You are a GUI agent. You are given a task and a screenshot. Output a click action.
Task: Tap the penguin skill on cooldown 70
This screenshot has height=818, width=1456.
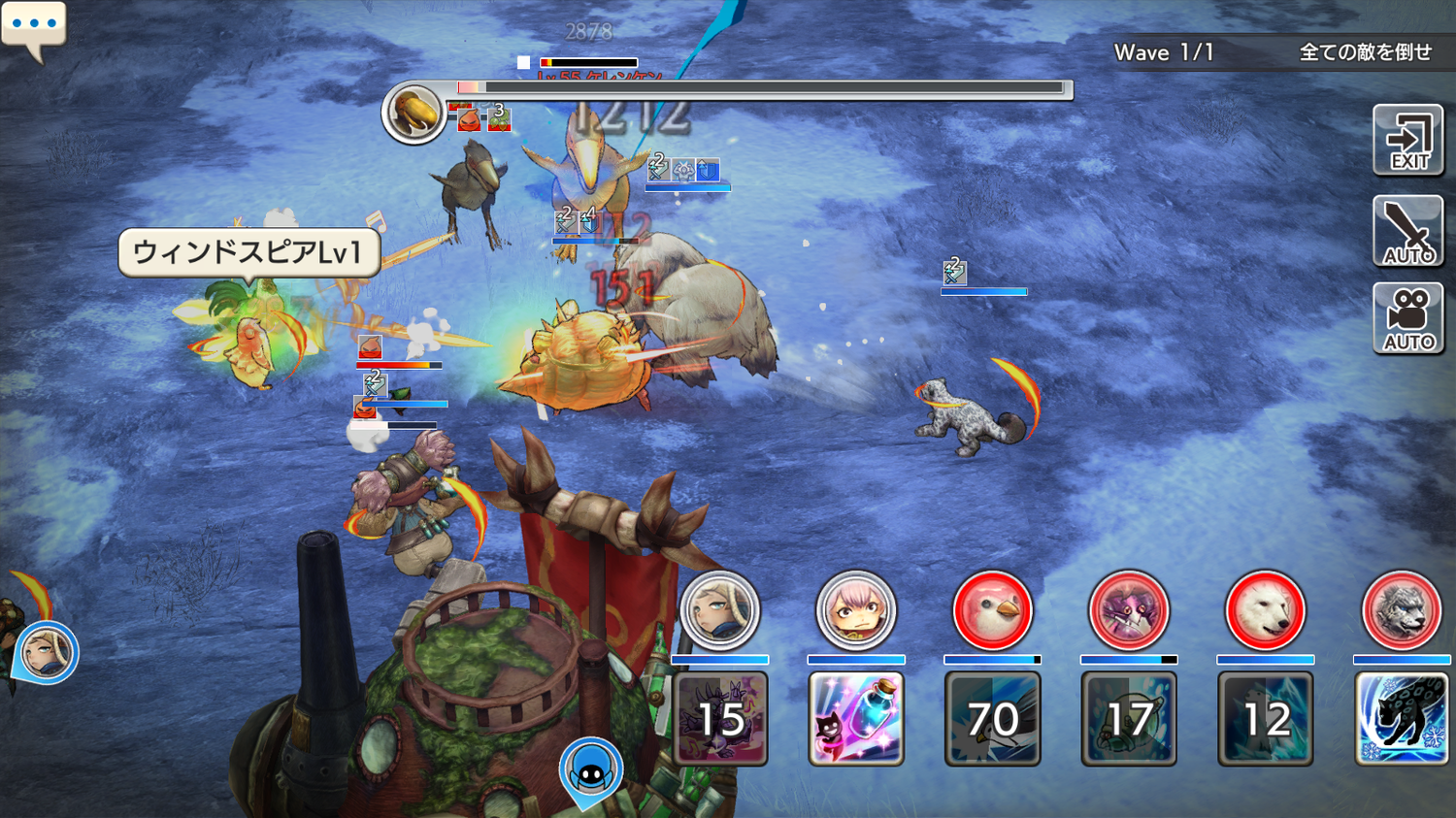click(x=992, y=719)
